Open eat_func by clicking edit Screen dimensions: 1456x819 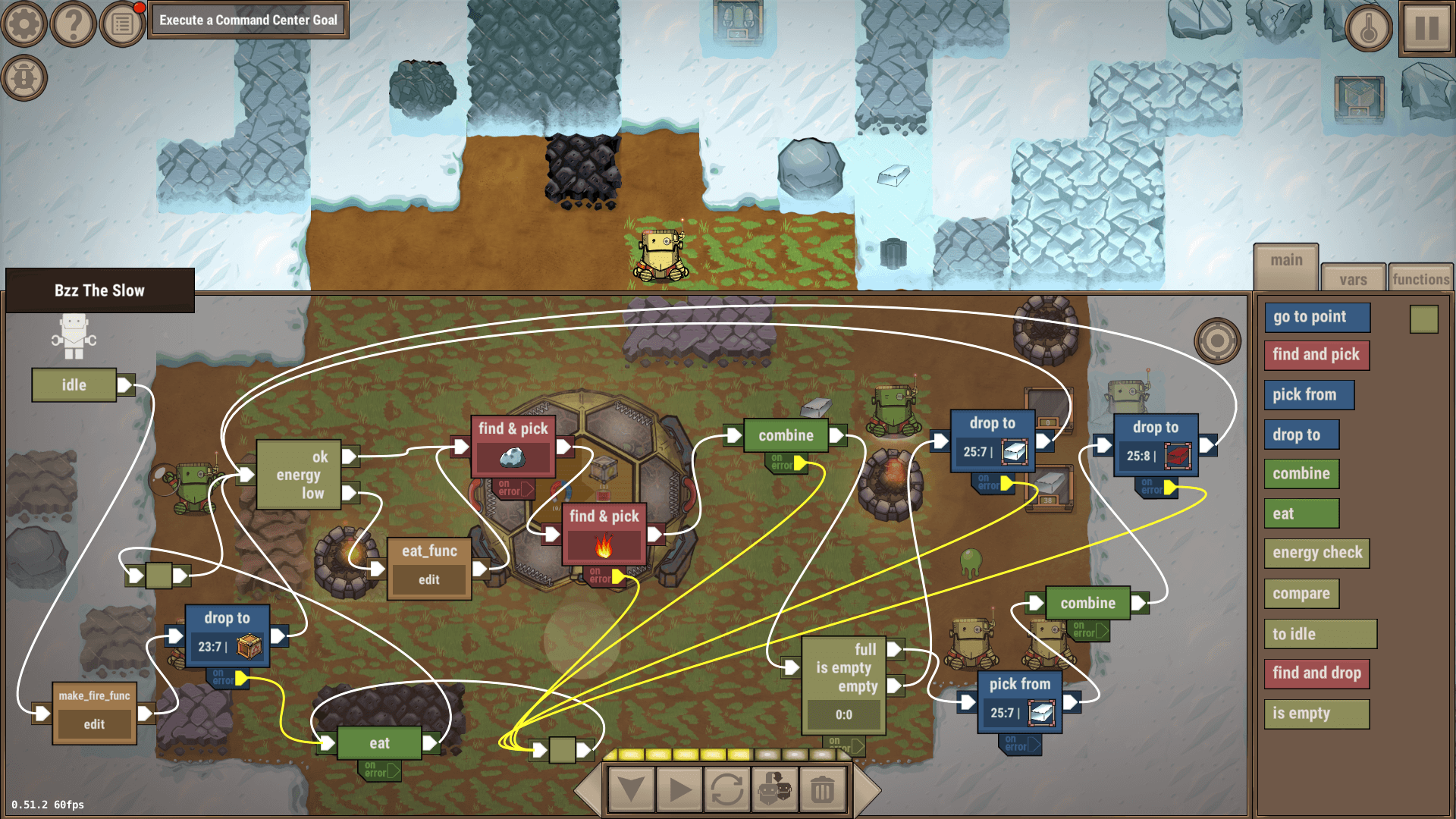point(428,579)
